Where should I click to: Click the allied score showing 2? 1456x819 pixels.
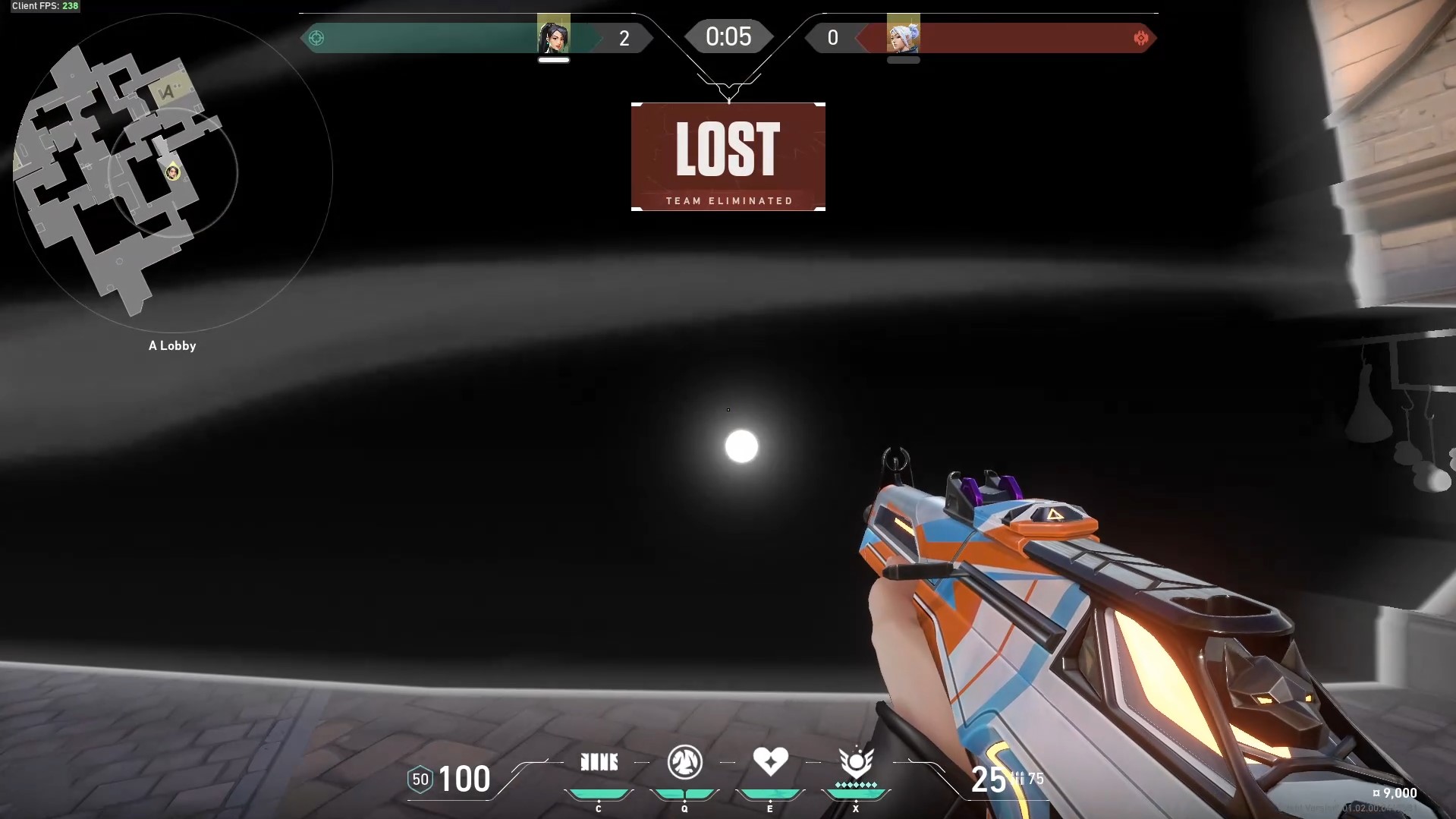[x=625, y=37]
